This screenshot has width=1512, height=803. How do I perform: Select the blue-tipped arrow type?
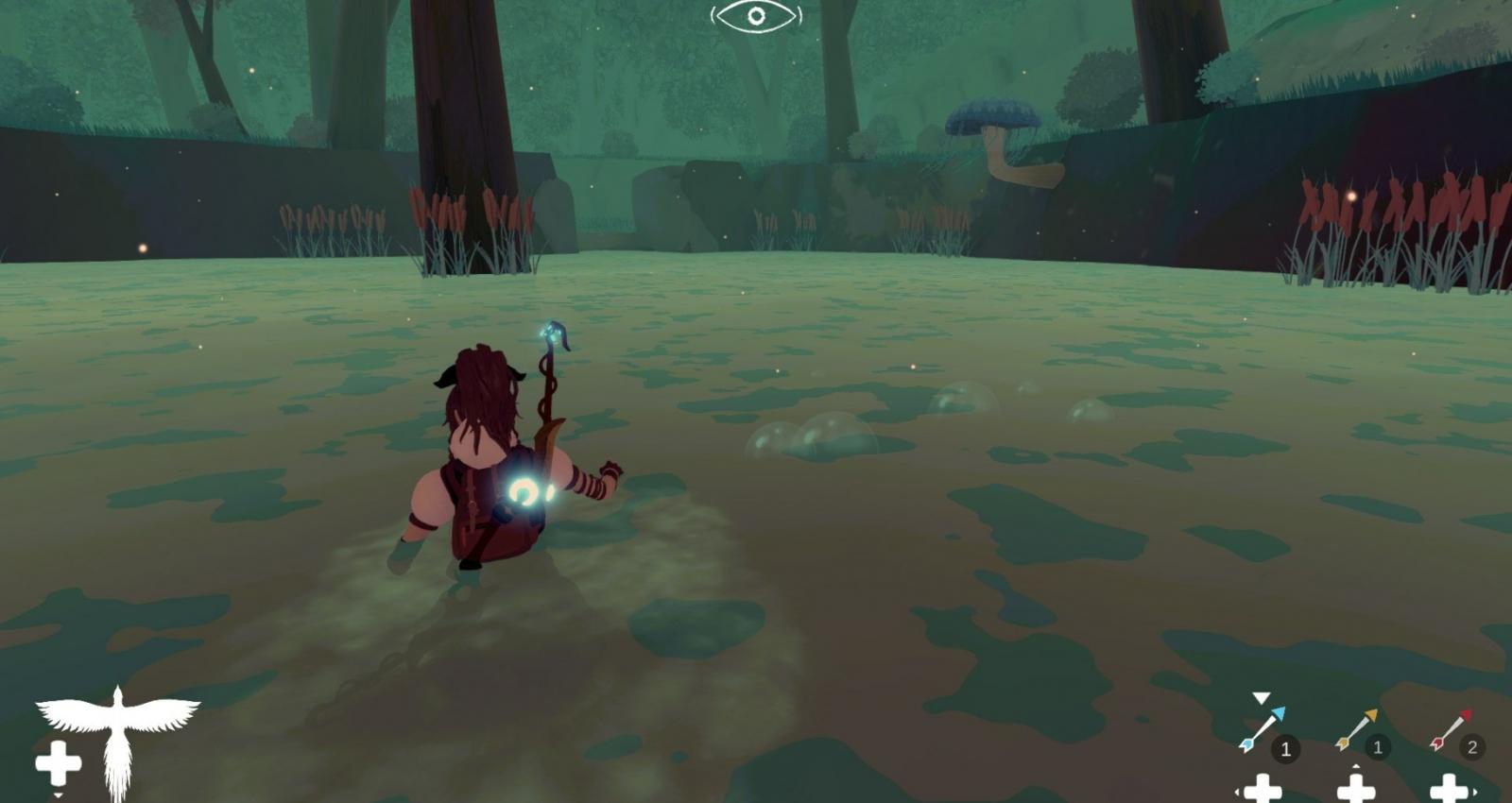tap(1263, 730)
